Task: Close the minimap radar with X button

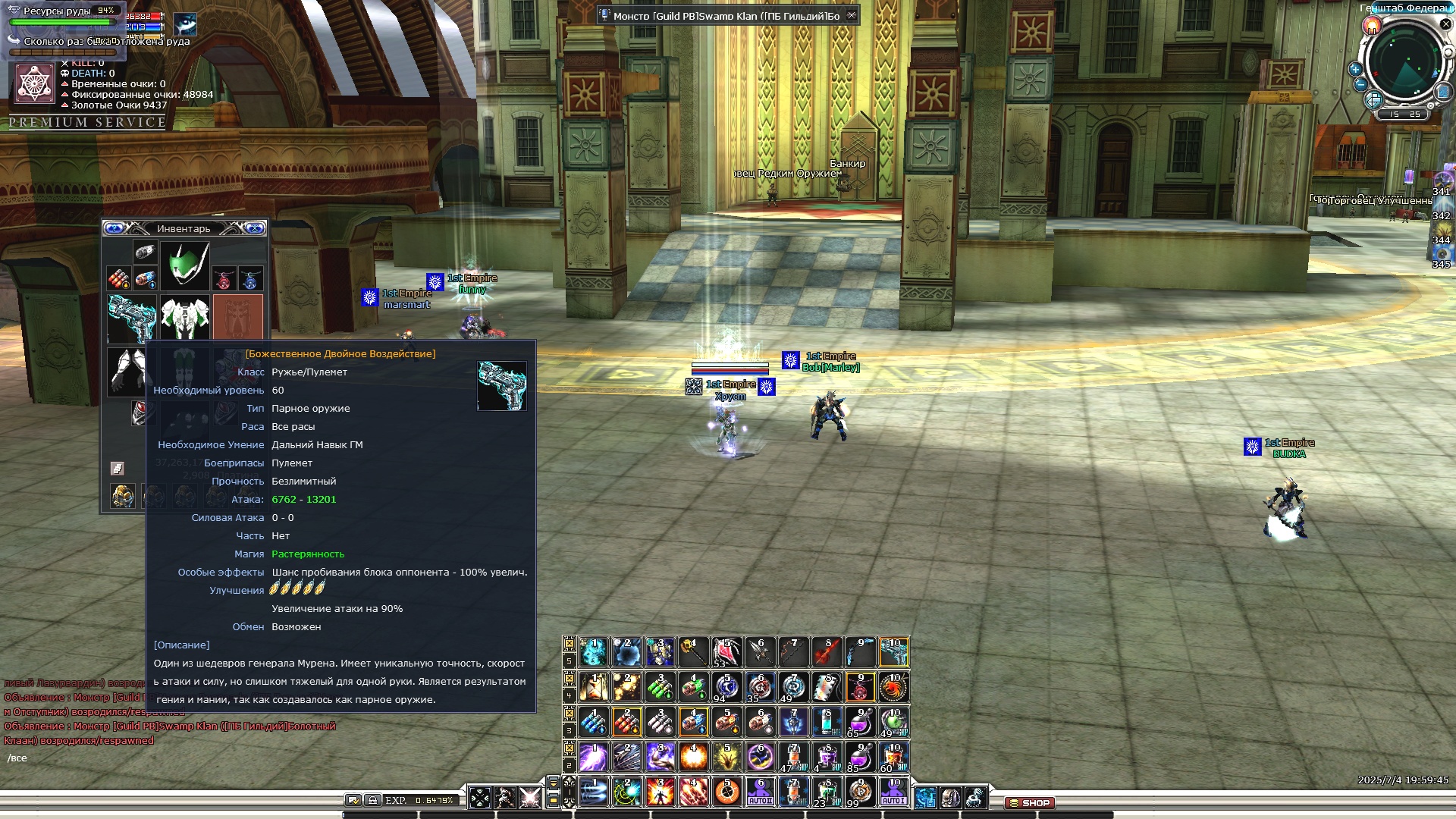Action: 1445,24
